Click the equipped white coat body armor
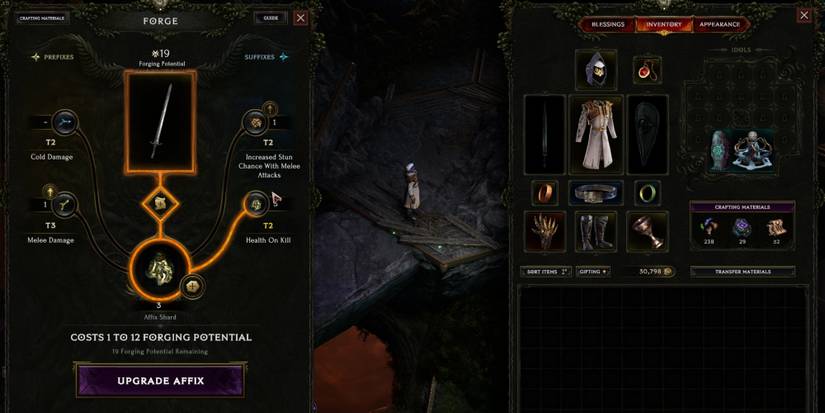 pyautogui.click(x=596, y=135)
